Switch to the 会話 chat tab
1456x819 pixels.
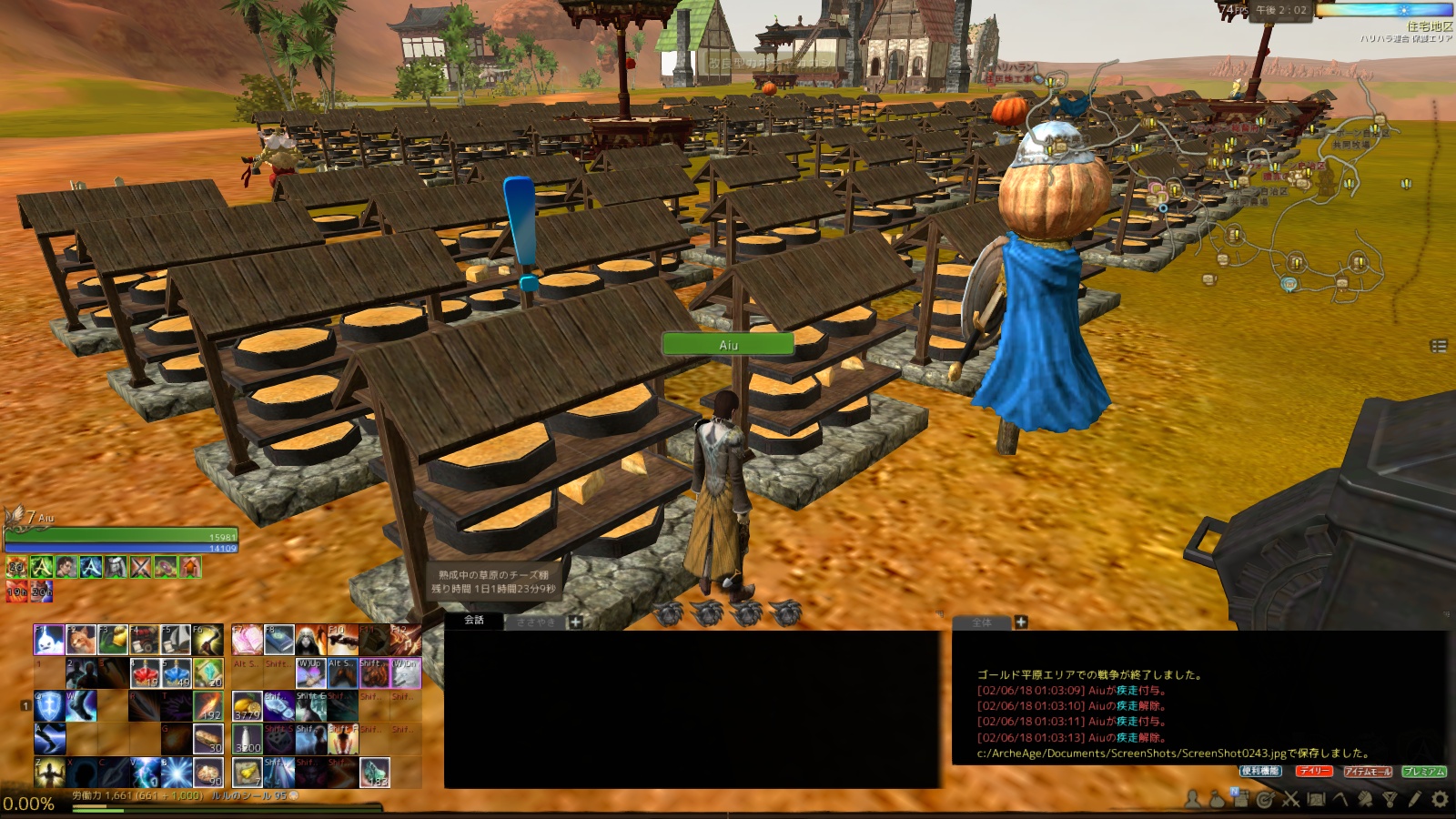pyautogui.click(x=474, y=621)
